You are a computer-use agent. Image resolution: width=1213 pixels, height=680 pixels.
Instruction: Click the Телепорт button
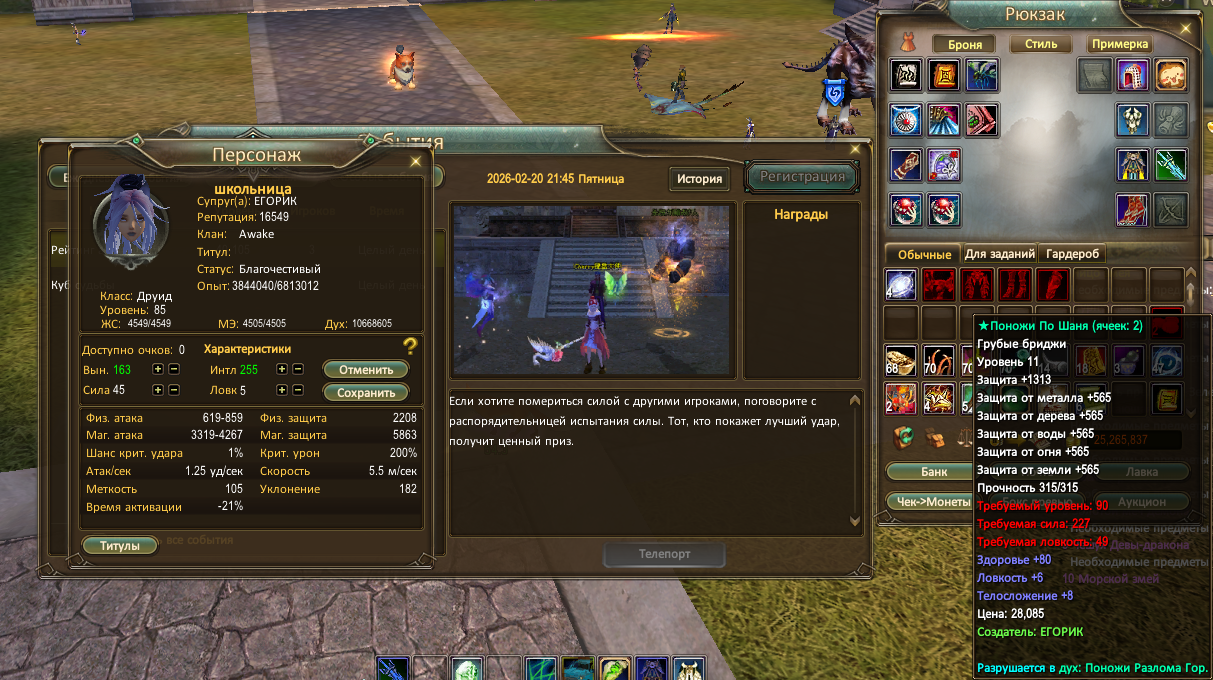click(664, 554)
